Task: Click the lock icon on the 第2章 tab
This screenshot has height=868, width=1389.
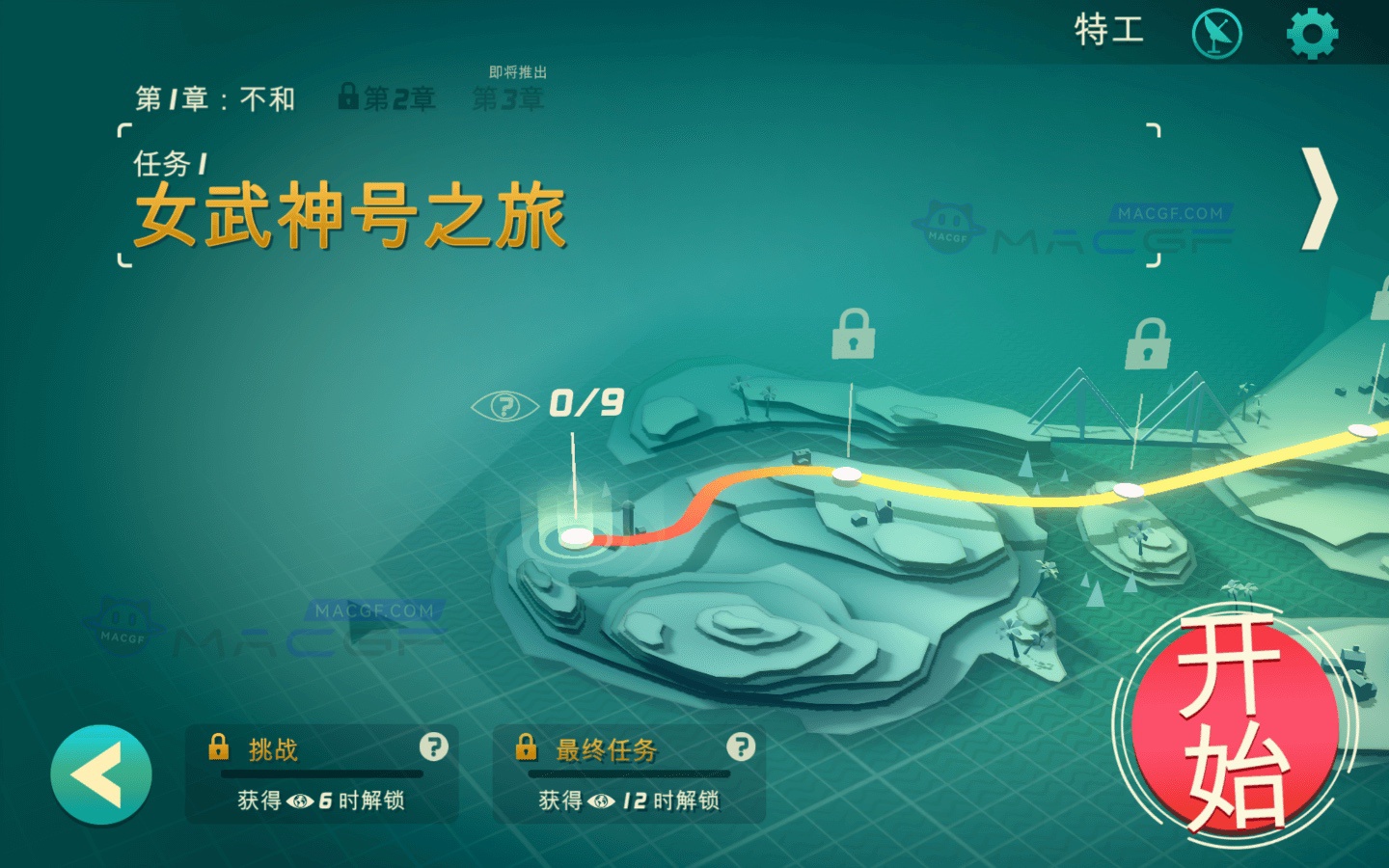Action: 349,96
